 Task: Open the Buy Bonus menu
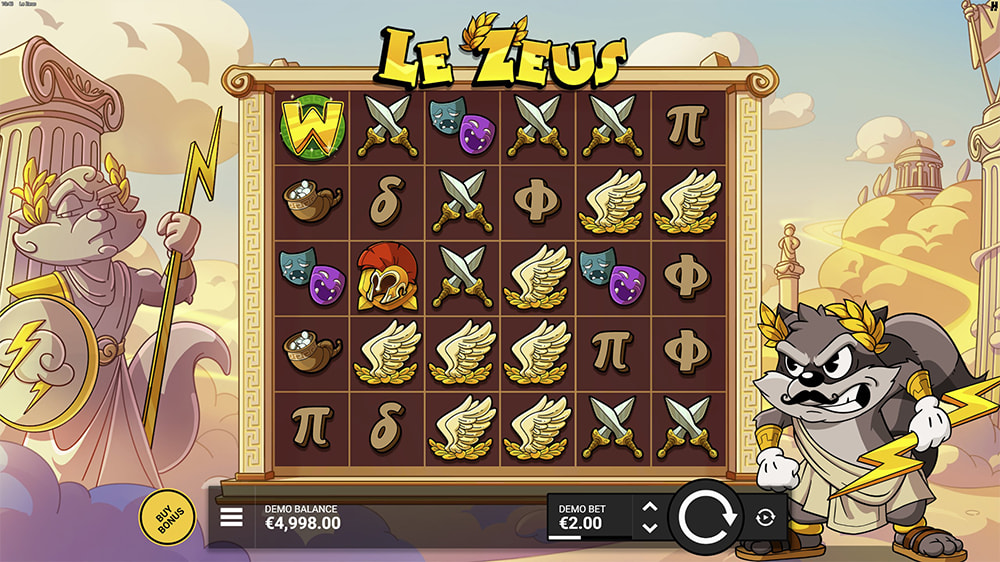coord(167,516)
